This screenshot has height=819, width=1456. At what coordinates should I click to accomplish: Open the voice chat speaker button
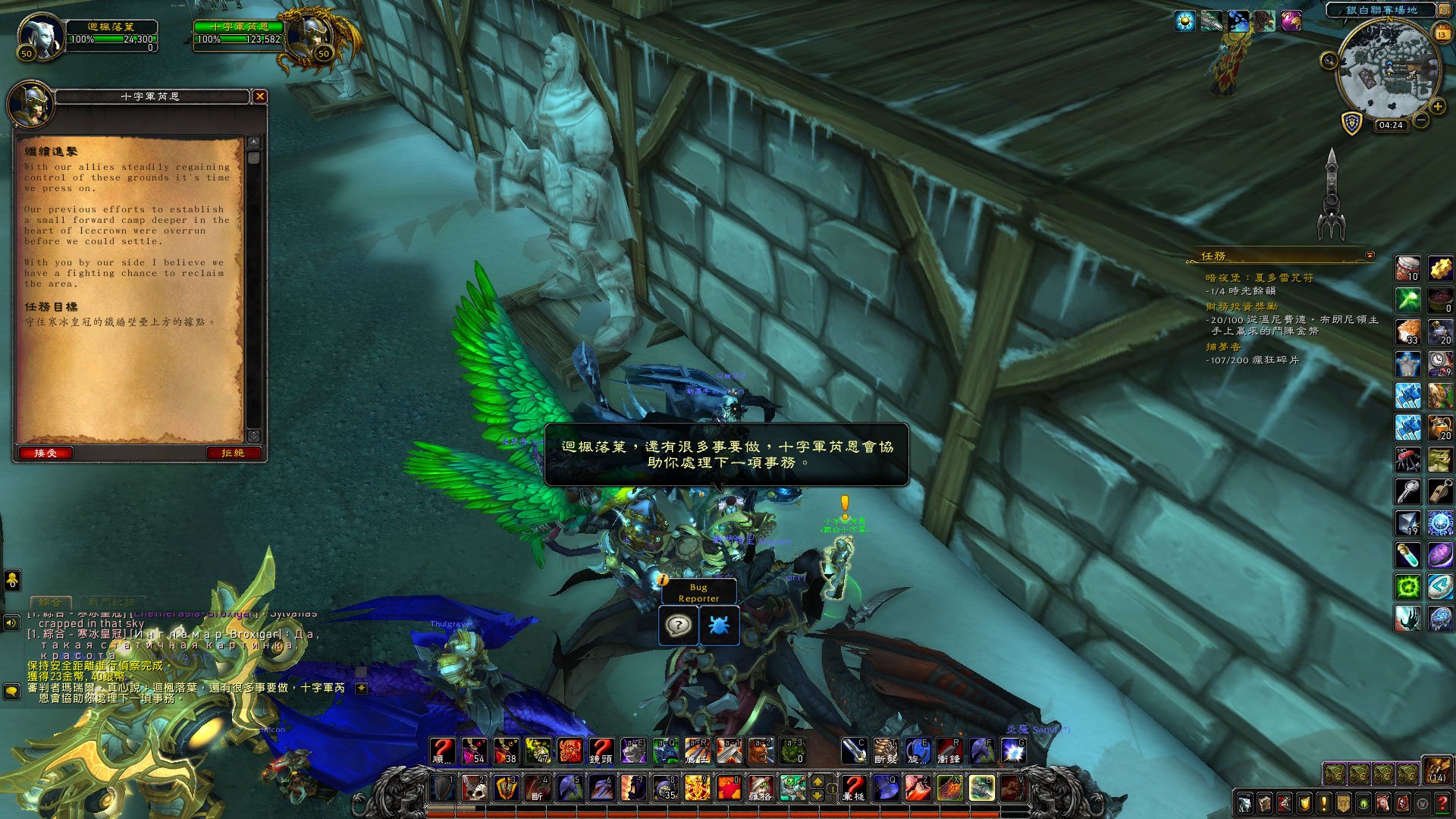[11, 623]
